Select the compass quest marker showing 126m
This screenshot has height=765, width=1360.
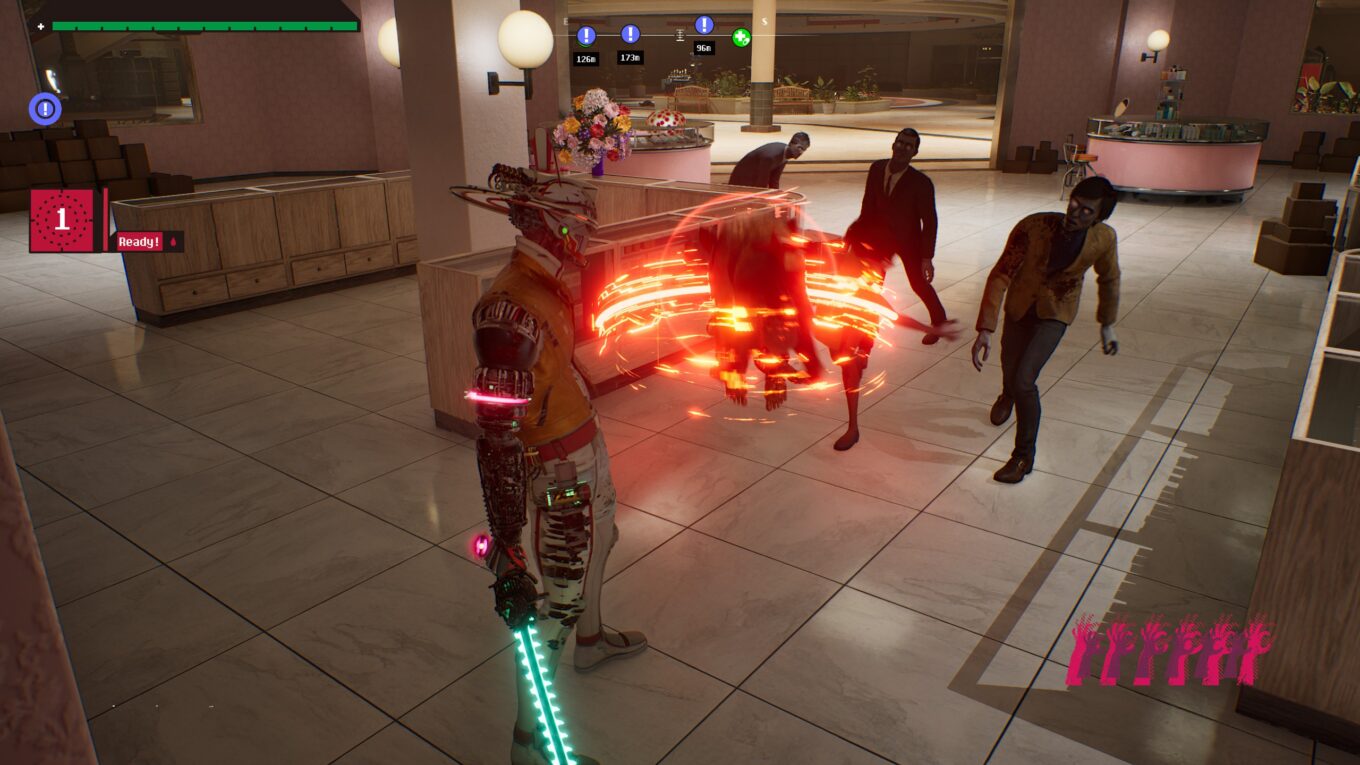[x=586, y=36]
